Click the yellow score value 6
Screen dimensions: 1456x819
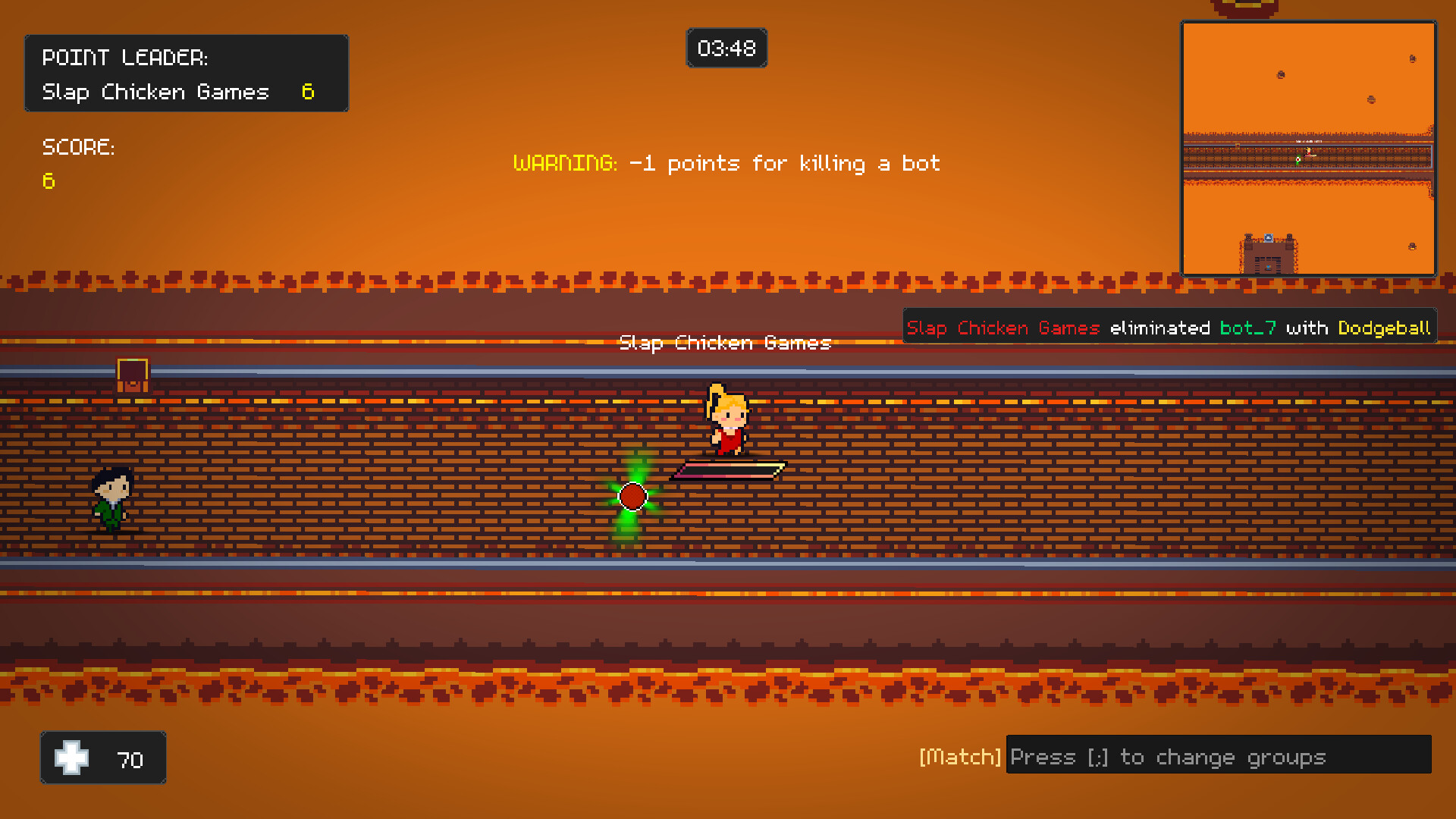49,181
